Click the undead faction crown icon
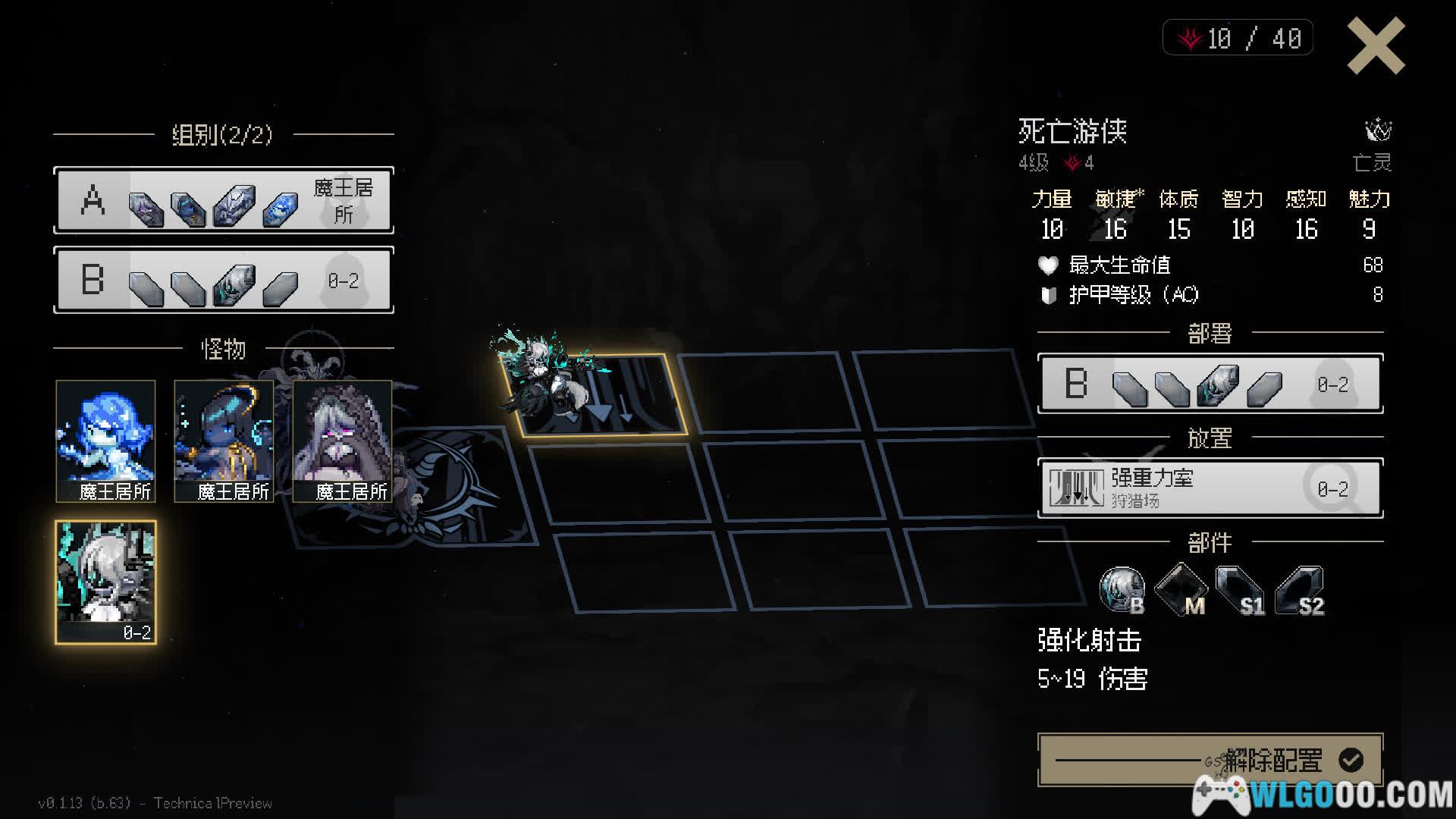Screen dimensions: 1456x819 tap(1378, 130)
